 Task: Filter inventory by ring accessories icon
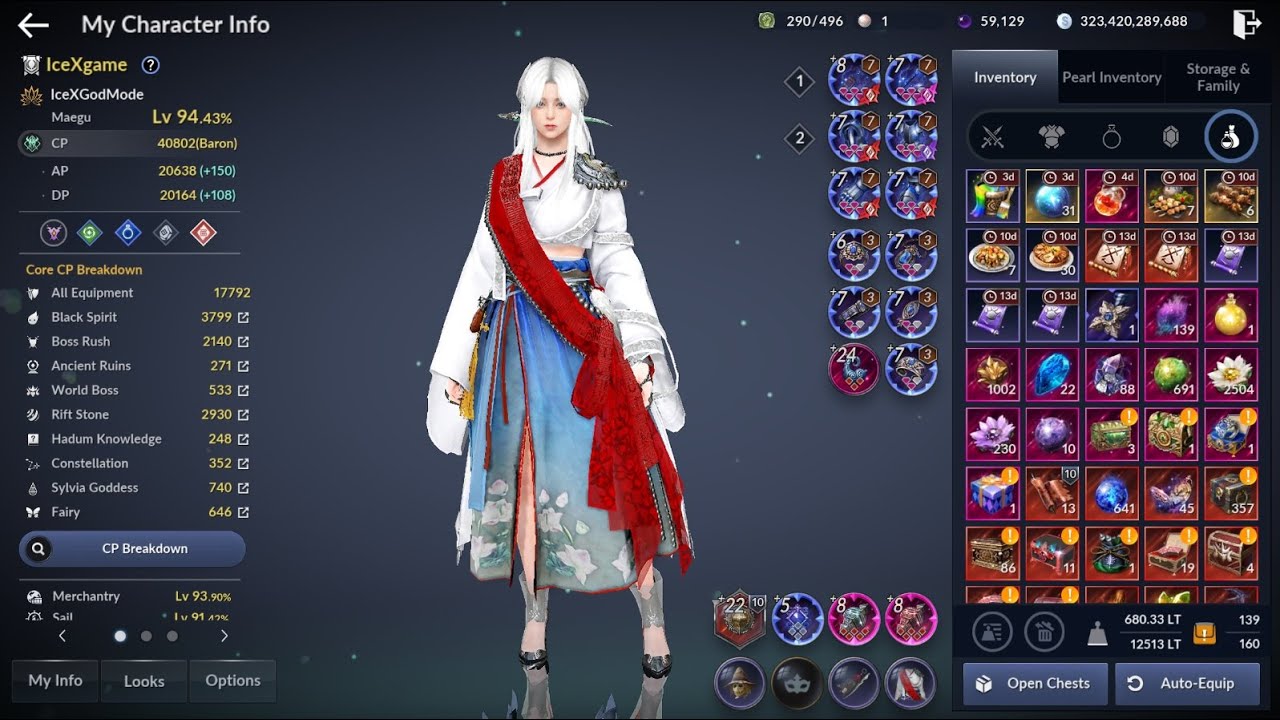tap(1111, 138)
